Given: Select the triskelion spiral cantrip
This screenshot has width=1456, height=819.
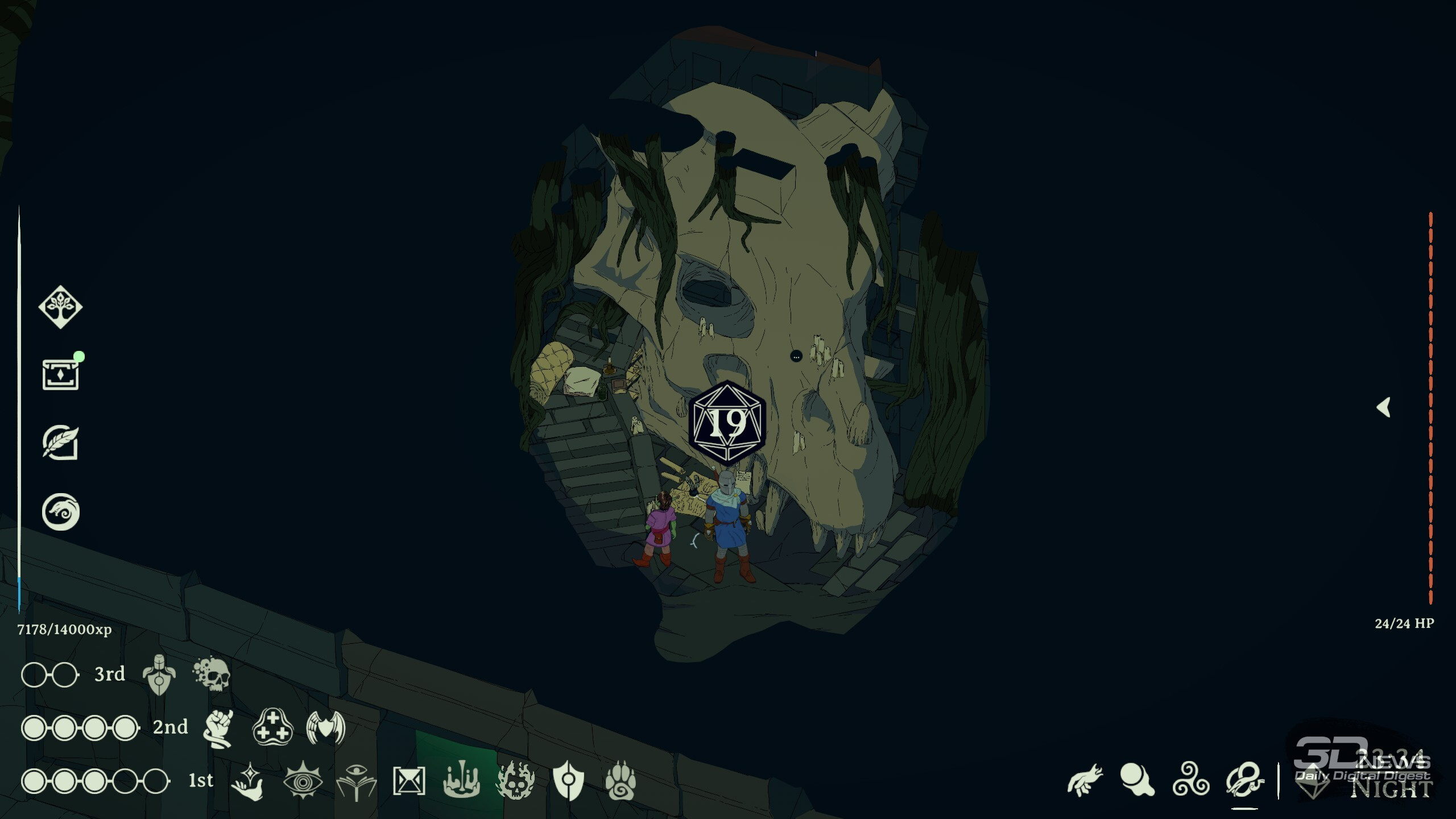Looking at the screenshot, I should pos(1191,780).
